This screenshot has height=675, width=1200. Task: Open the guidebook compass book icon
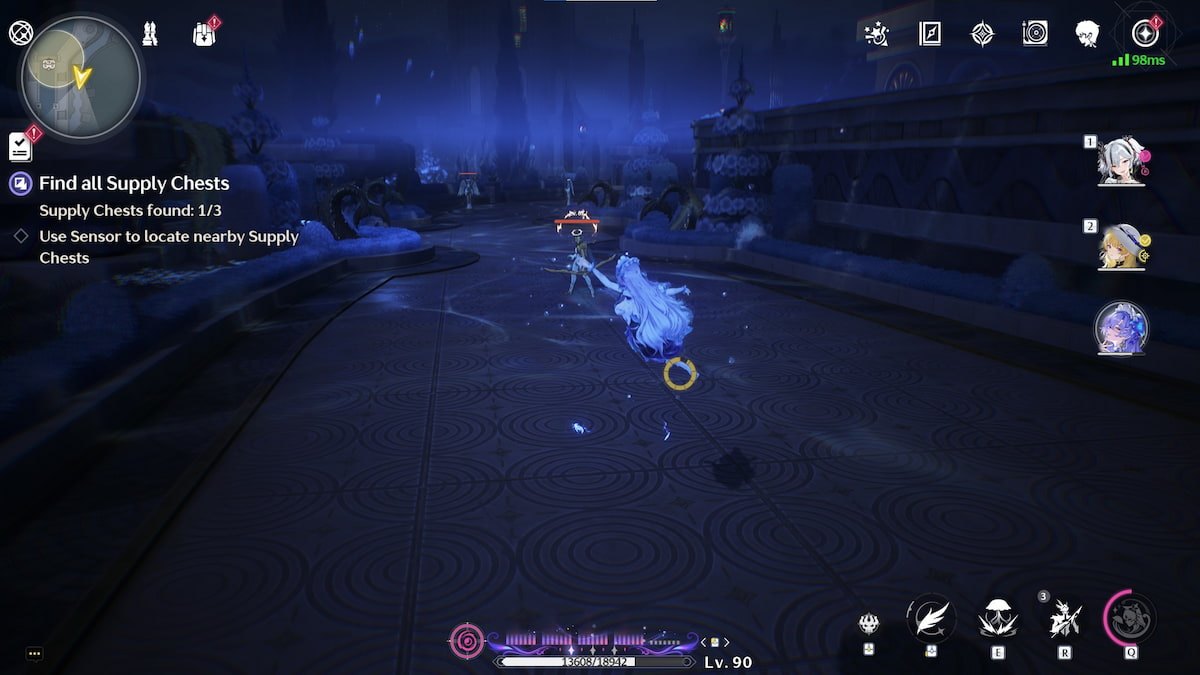pyautogui.click(x=930, y=34)
